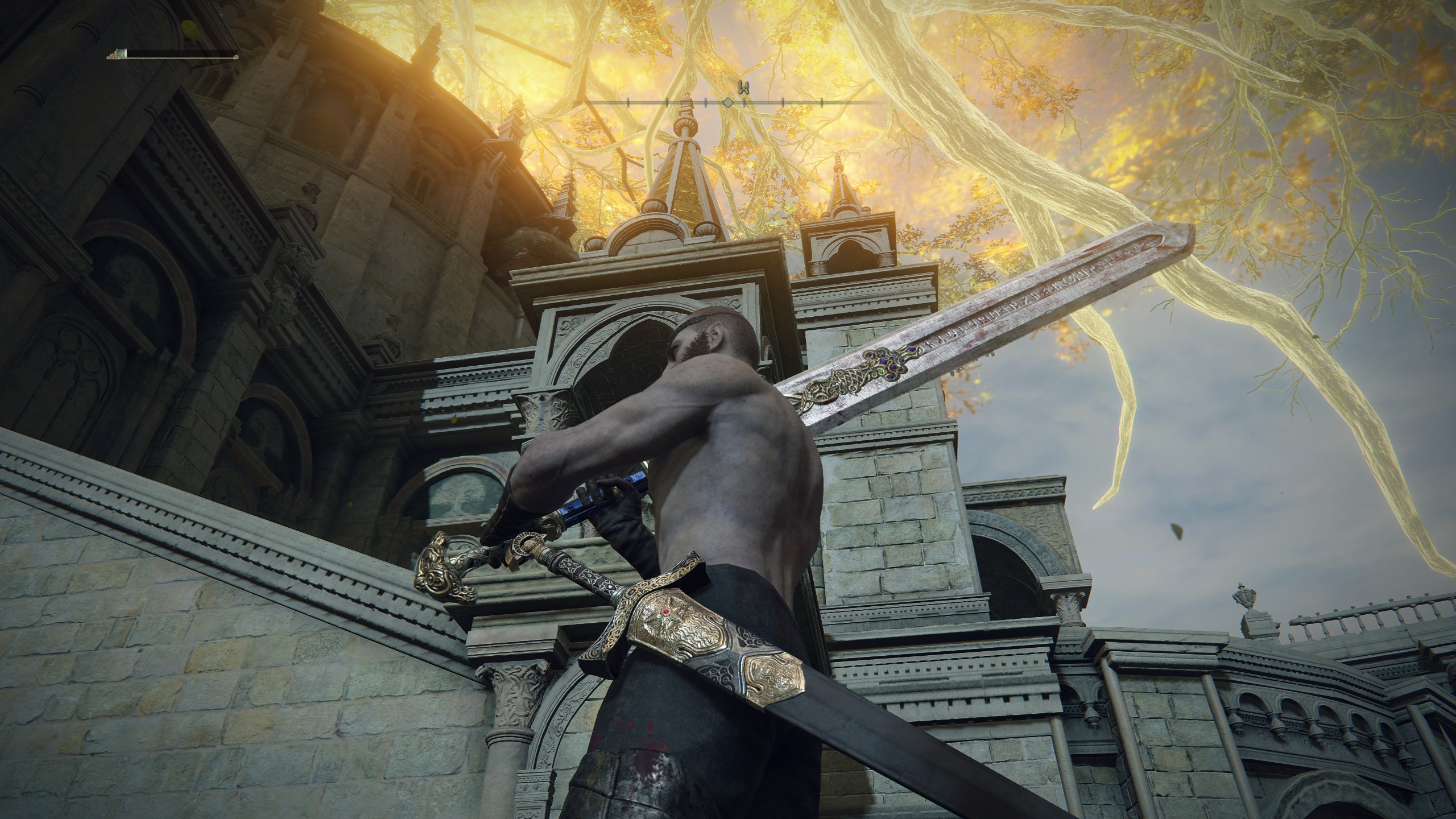Click the green stamina segment in the top-left bar

[122, 53]
